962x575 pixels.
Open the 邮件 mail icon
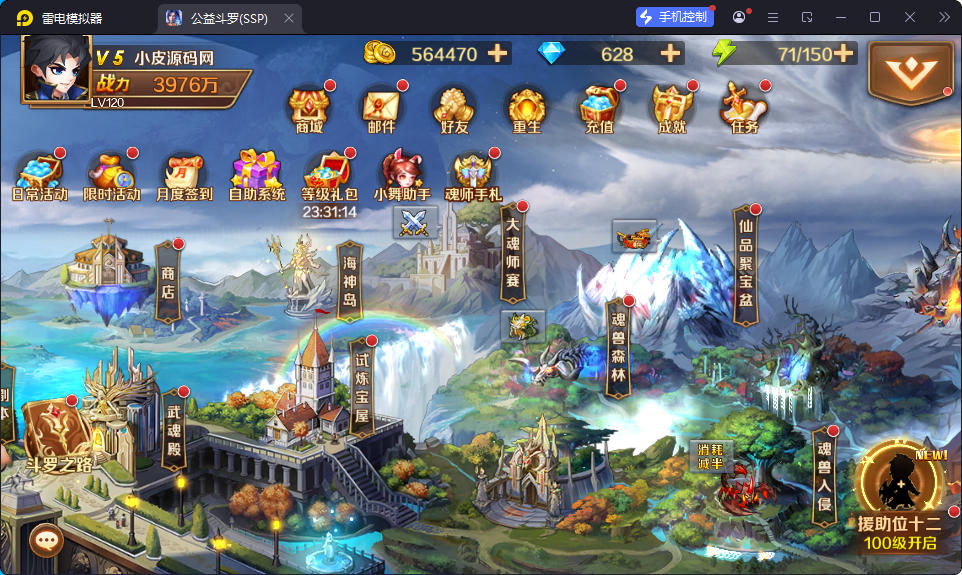(381, 108)
